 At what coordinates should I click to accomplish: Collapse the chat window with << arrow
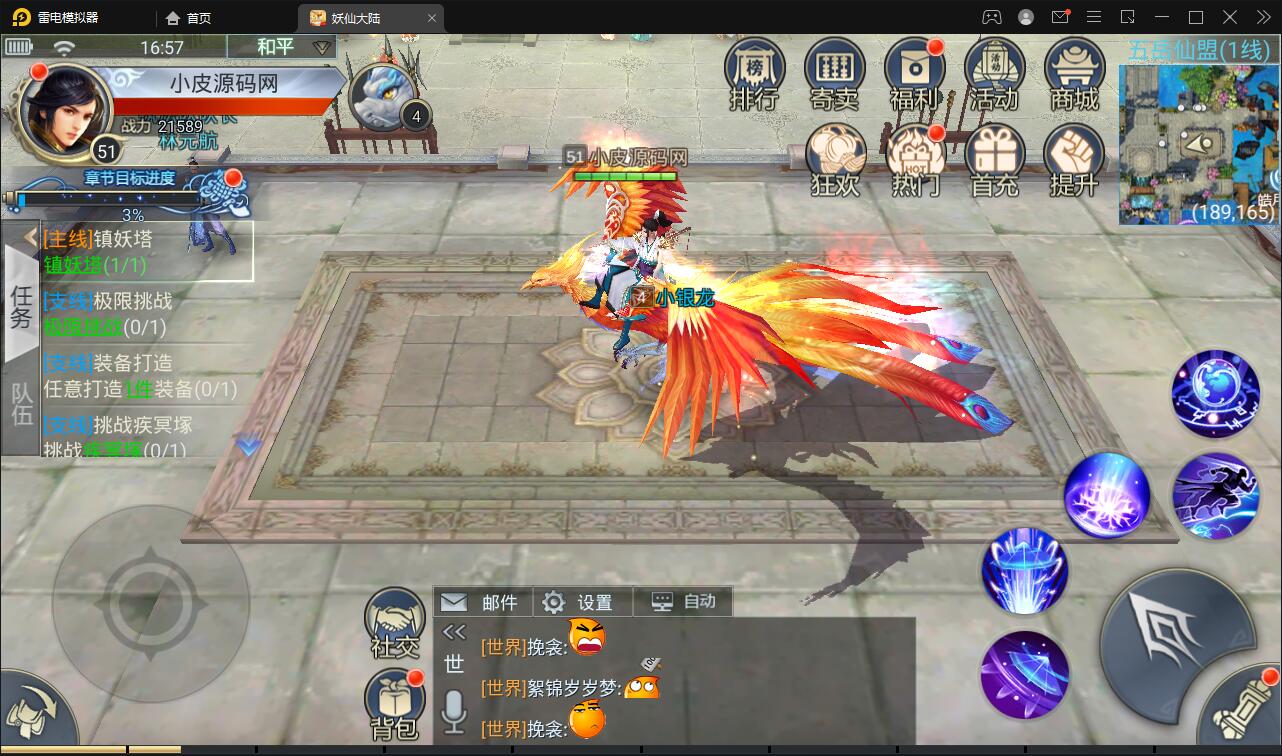(x=455, y=630)
